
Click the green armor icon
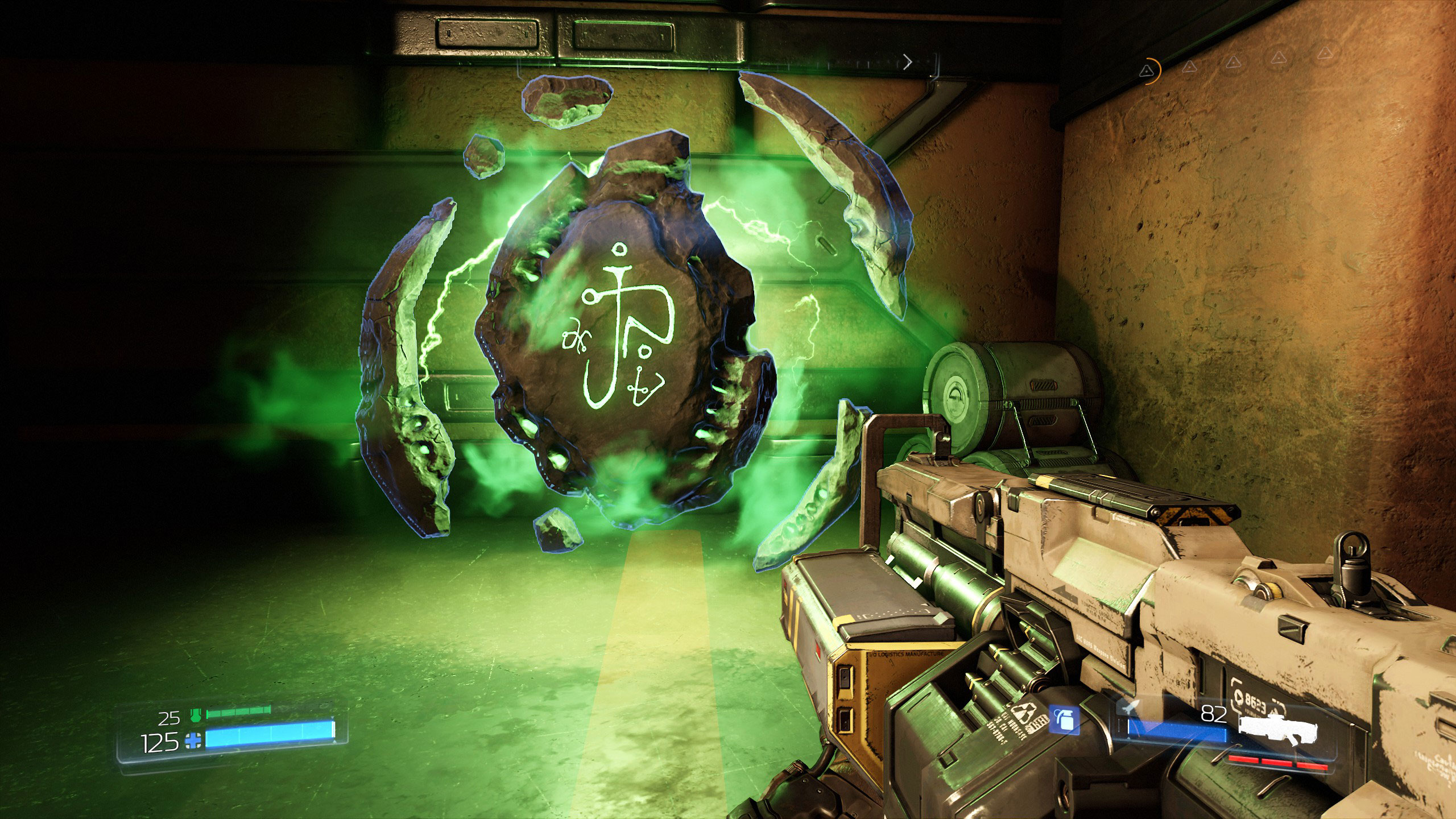coord(196,715)
